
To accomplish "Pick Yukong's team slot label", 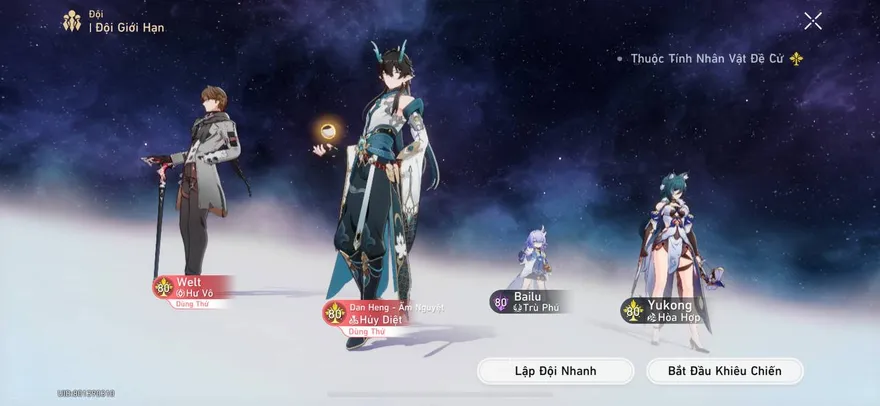I will click(x=668, y=311).
